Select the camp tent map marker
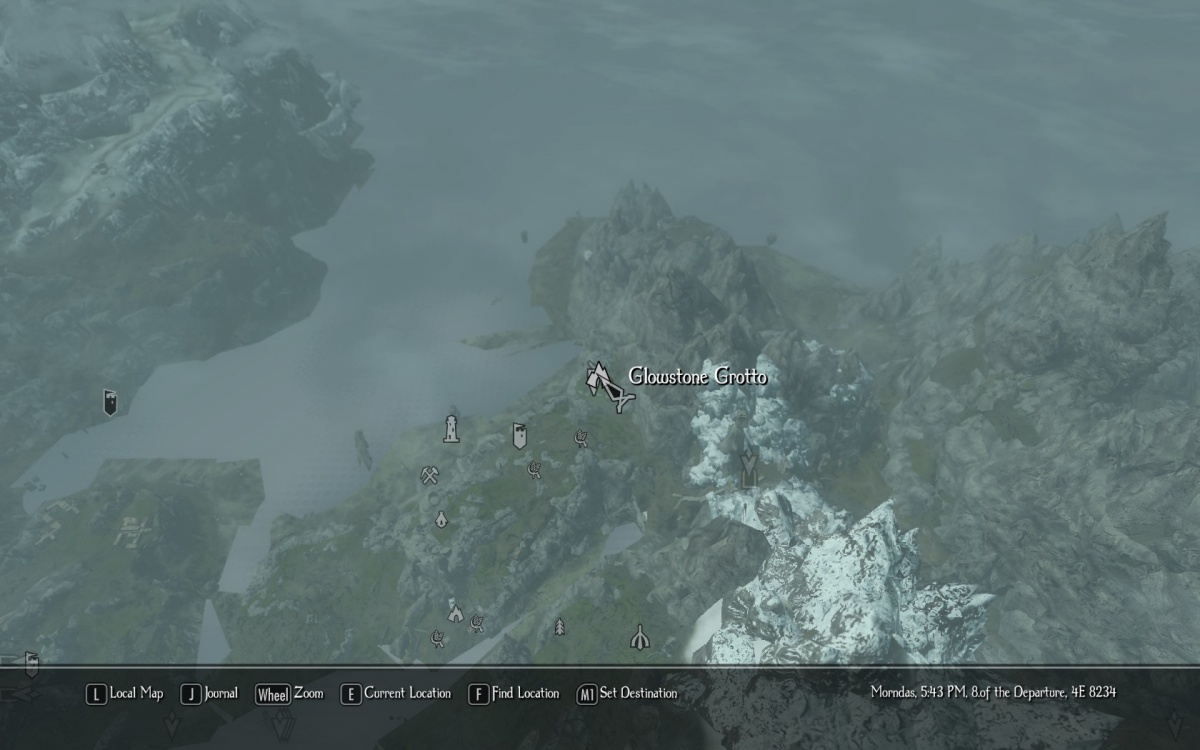The height and width of the screenshot is (750, 1200). [455, 611]
